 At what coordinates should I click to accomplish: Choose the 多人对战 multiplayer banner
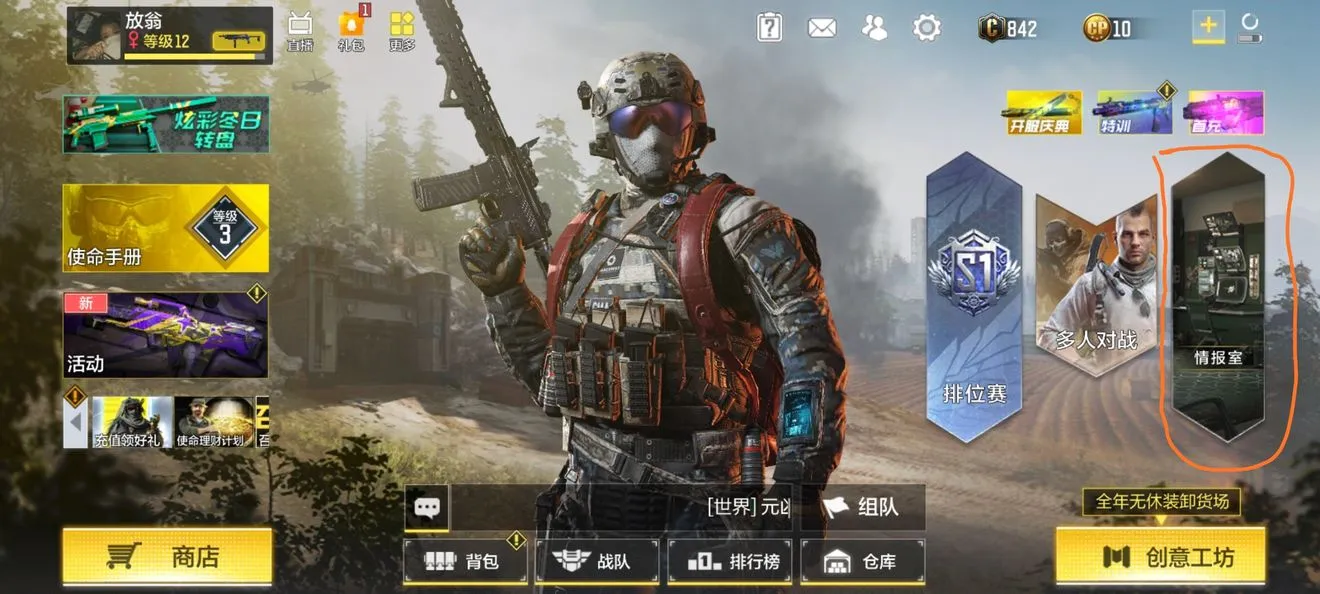click(1096, 285)
